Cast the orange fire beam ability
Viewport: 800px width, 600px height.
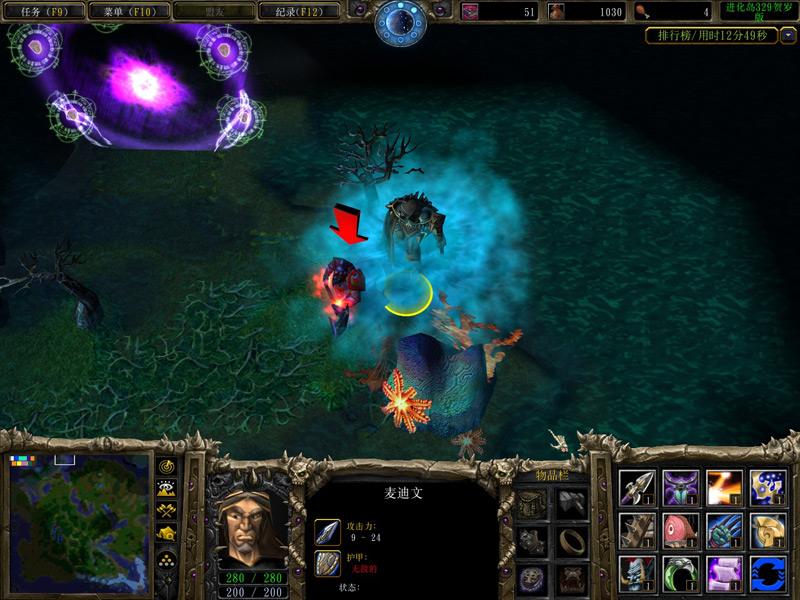click(x=725, y=487)
